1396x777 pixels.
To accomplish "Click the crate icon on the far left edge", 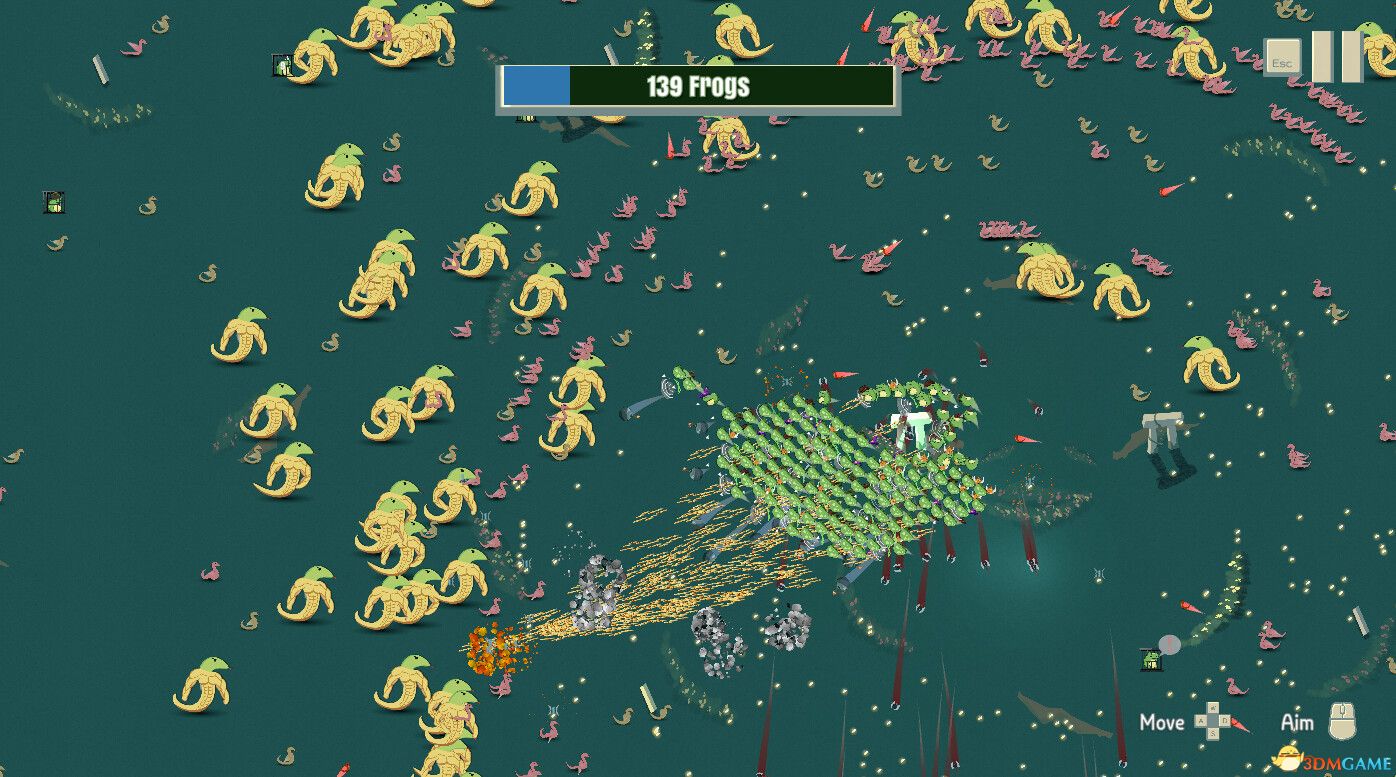I will (54, 202).
